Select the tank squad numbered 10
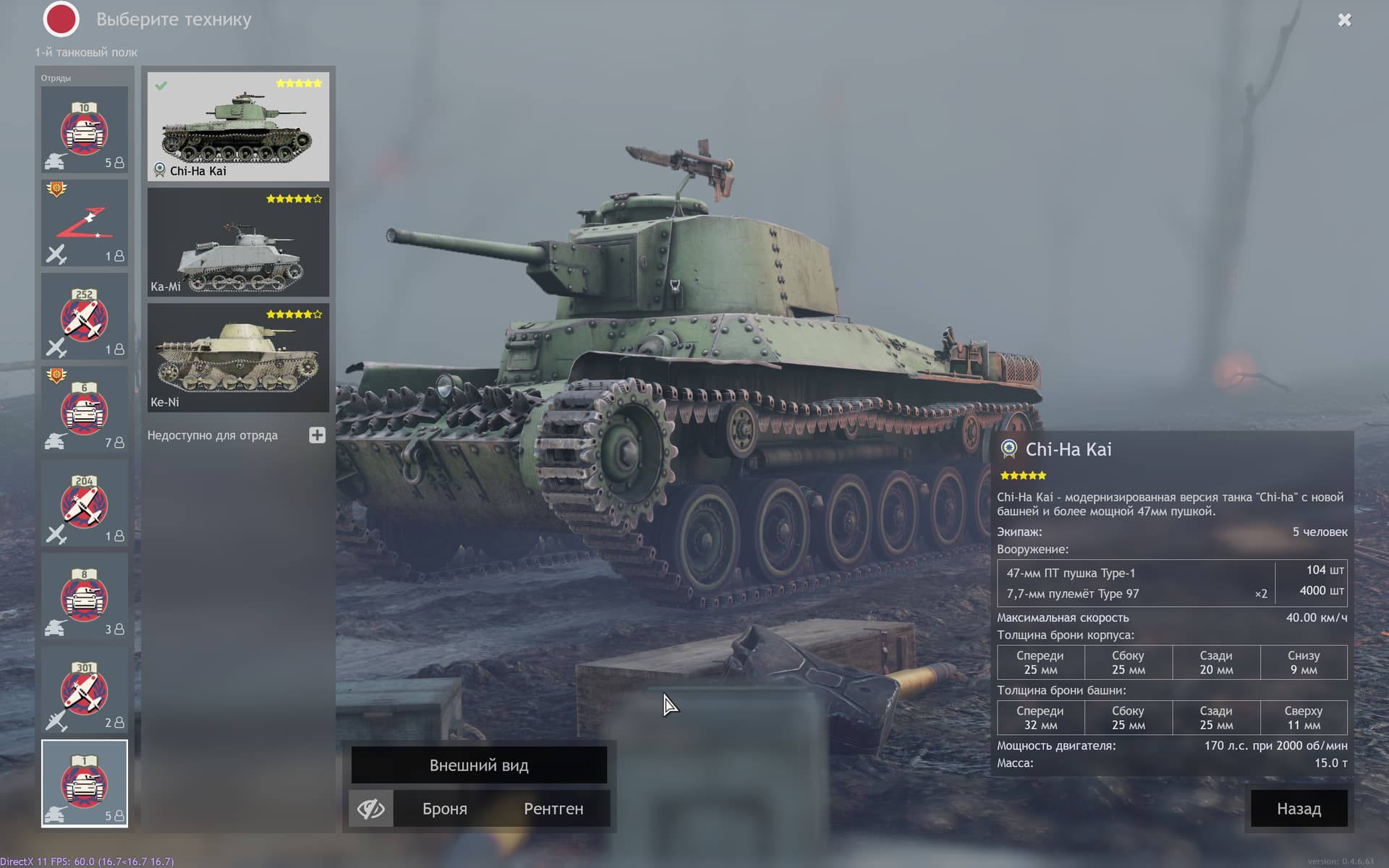1389x868 pixels. pos(85,130)
